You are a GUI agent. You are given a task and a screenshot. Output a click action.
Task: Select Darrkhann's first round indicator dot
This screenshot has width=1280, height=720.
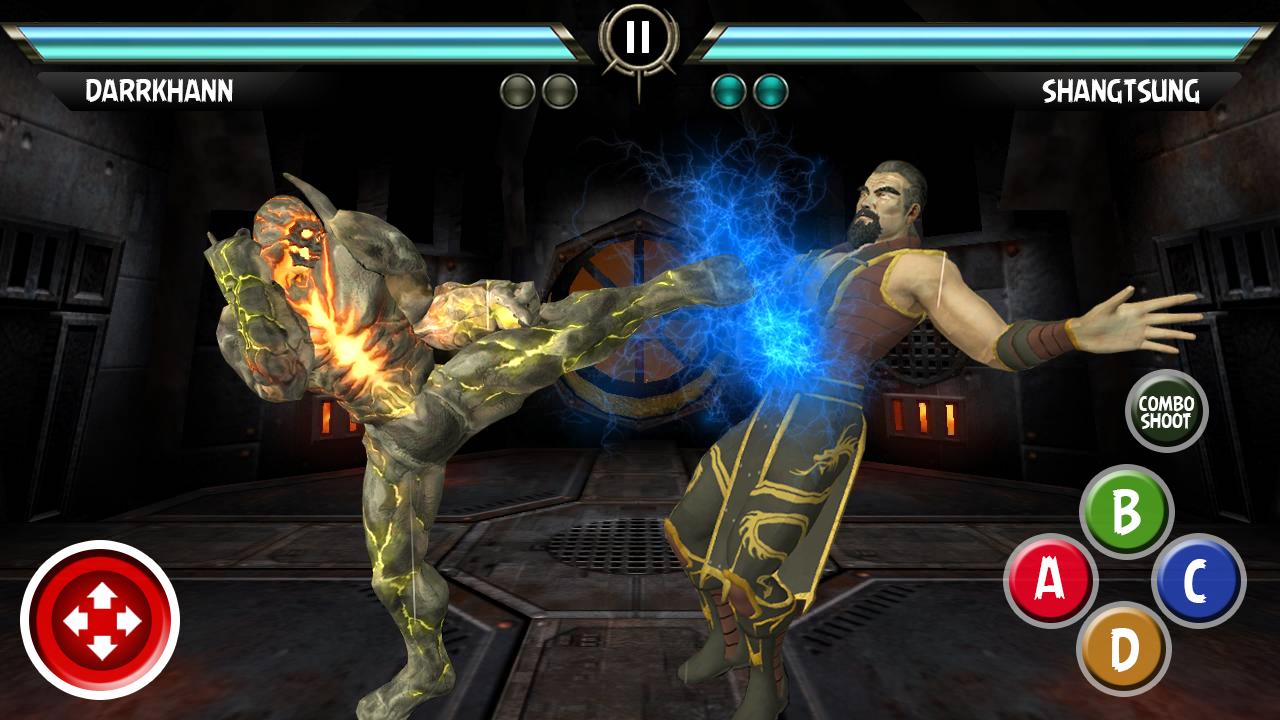(516, 89)
